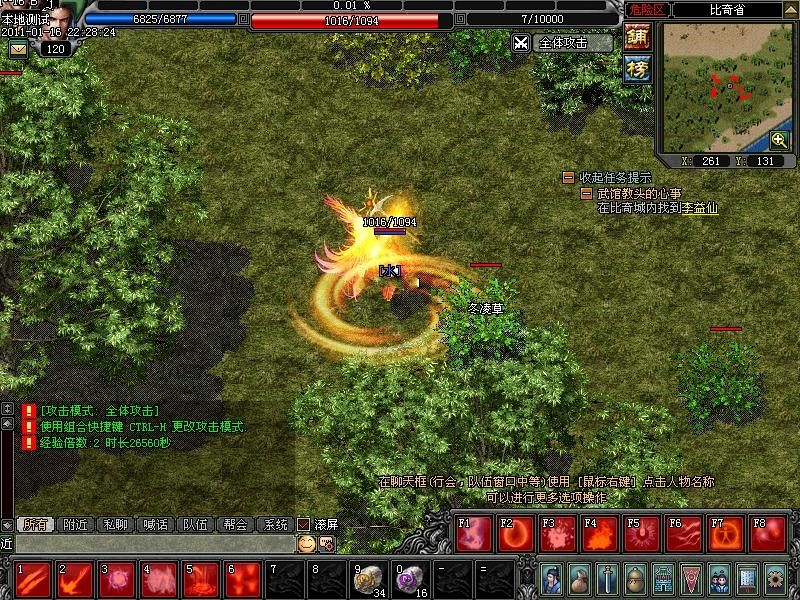The height and width of the screenshot is (600, 800).
Task: Use the item in hotbar slot 9
Action: (x=369, y=579)
